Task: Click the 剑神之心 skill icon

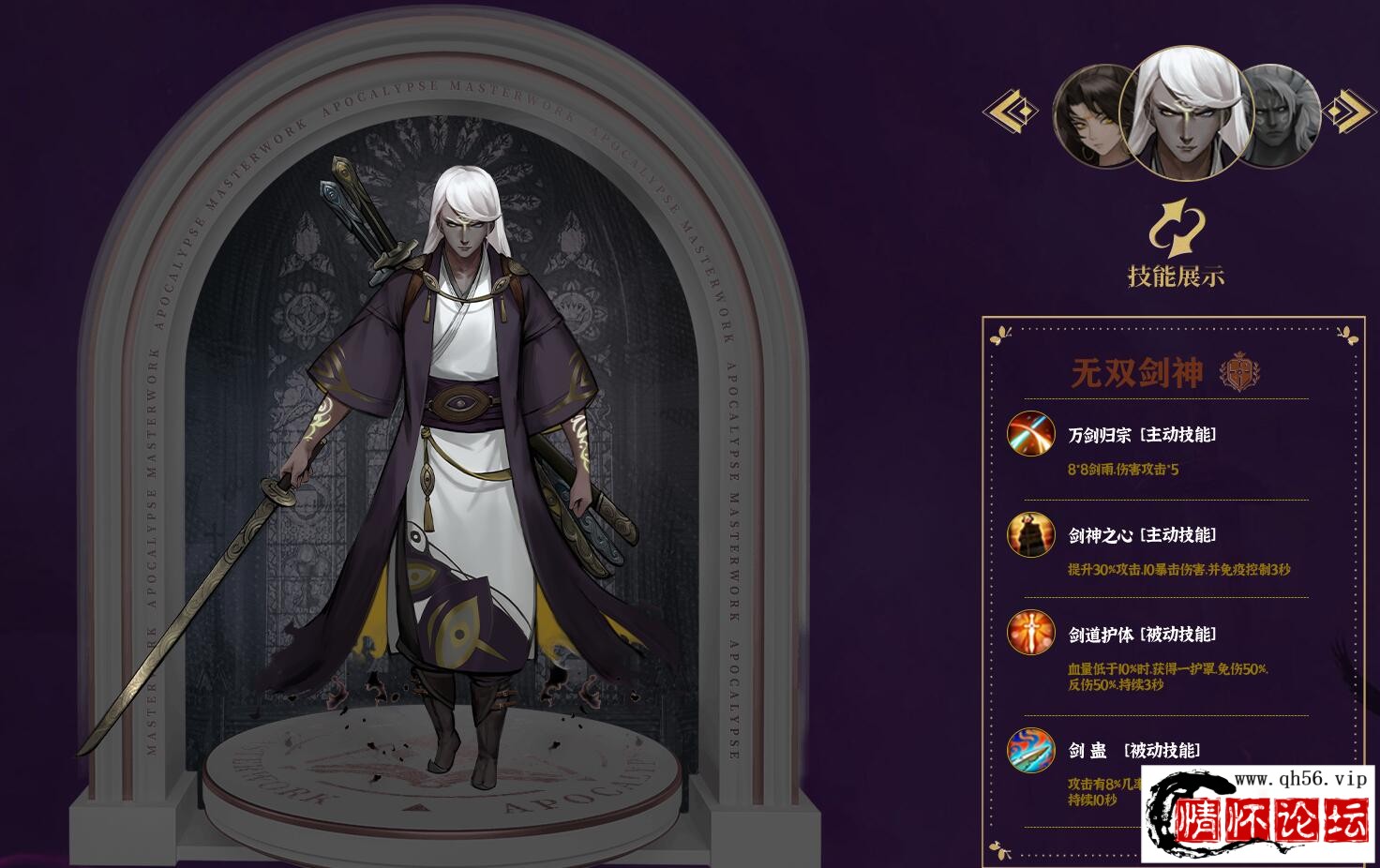Action: [1031, 535]
